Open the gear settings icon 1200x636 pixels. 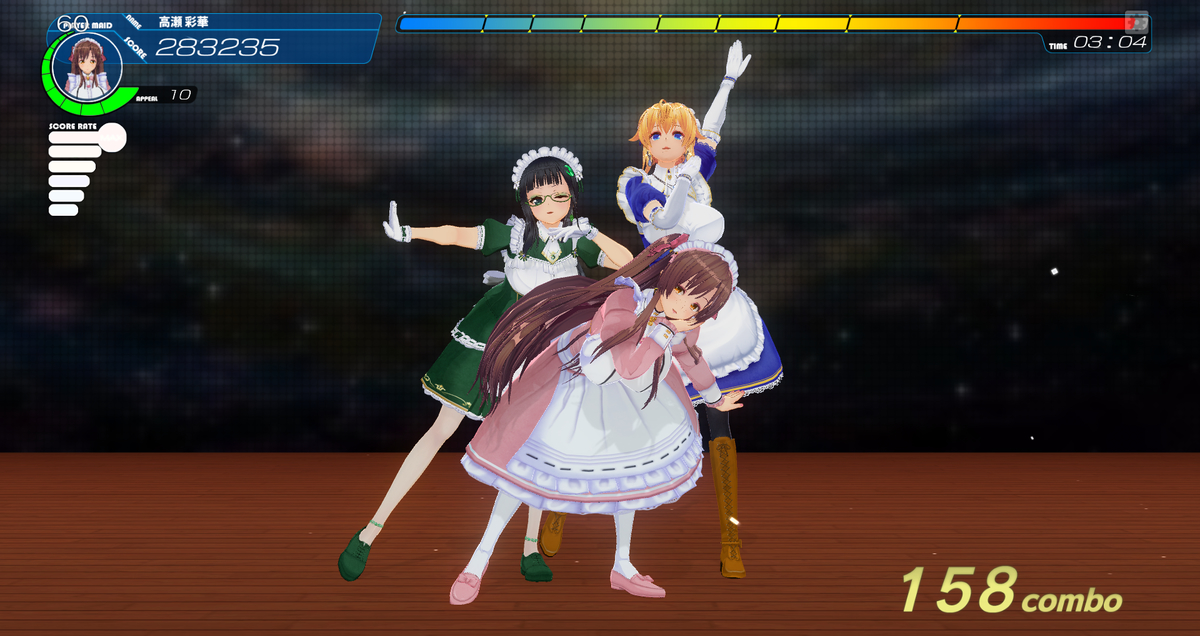(1136, 21)
